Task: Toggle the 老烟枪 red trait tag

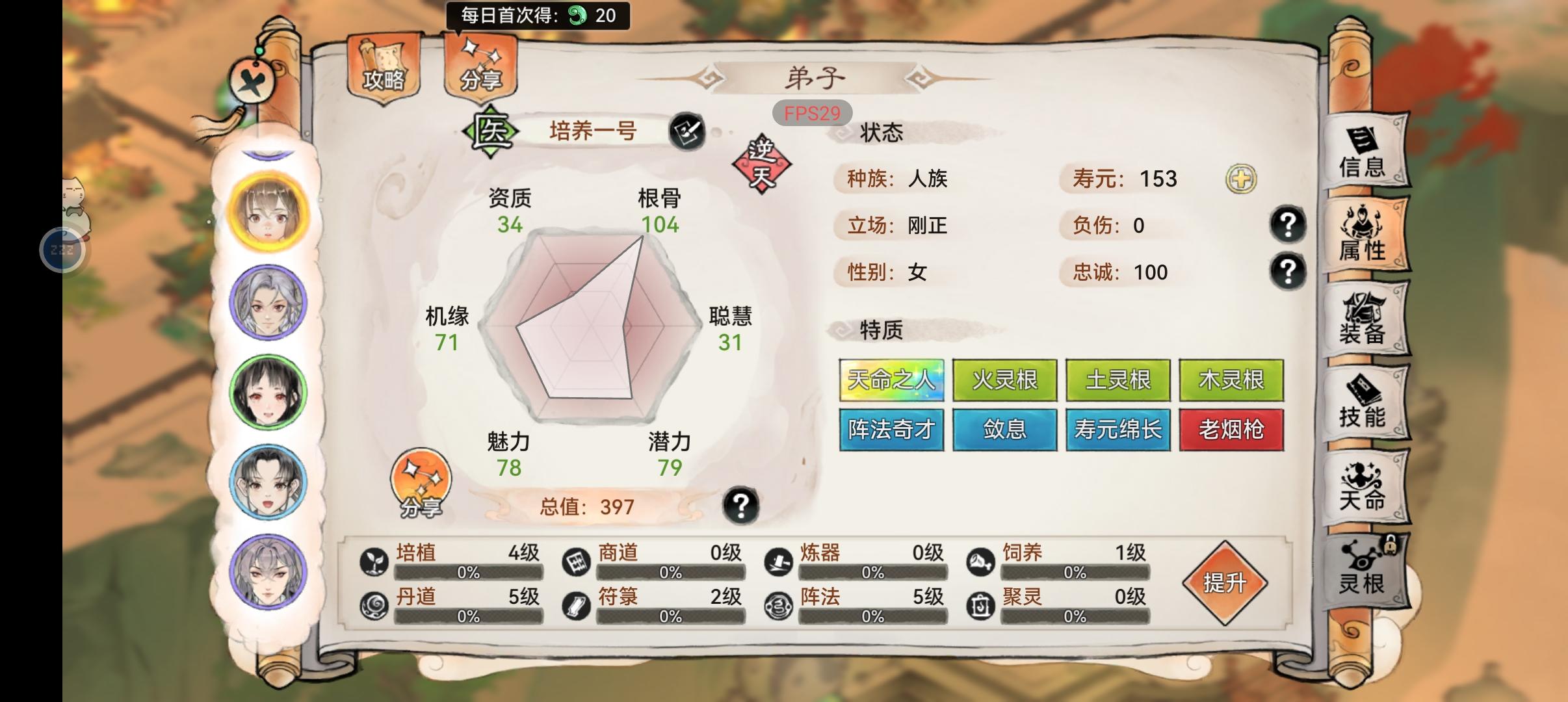Action: tap(1232, 430)
